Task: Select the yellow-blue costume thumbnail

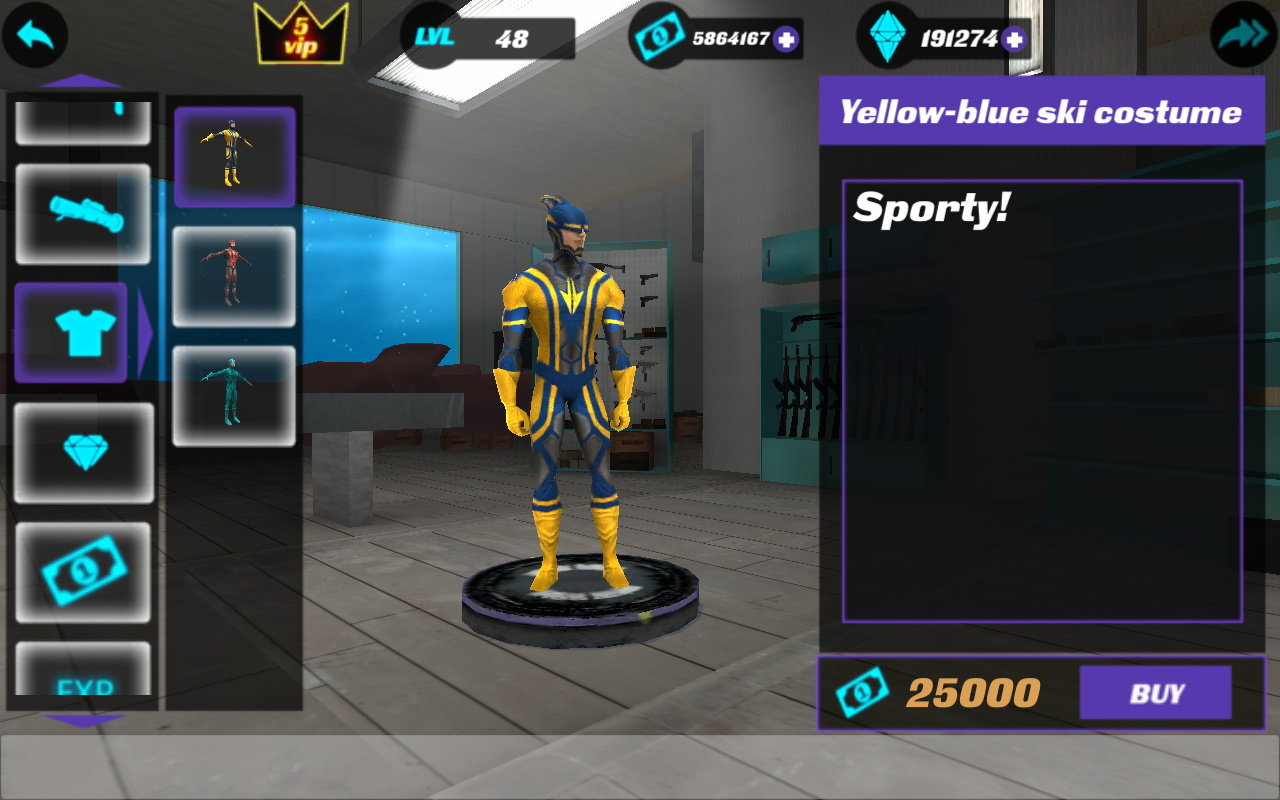Action: (234, 157)
